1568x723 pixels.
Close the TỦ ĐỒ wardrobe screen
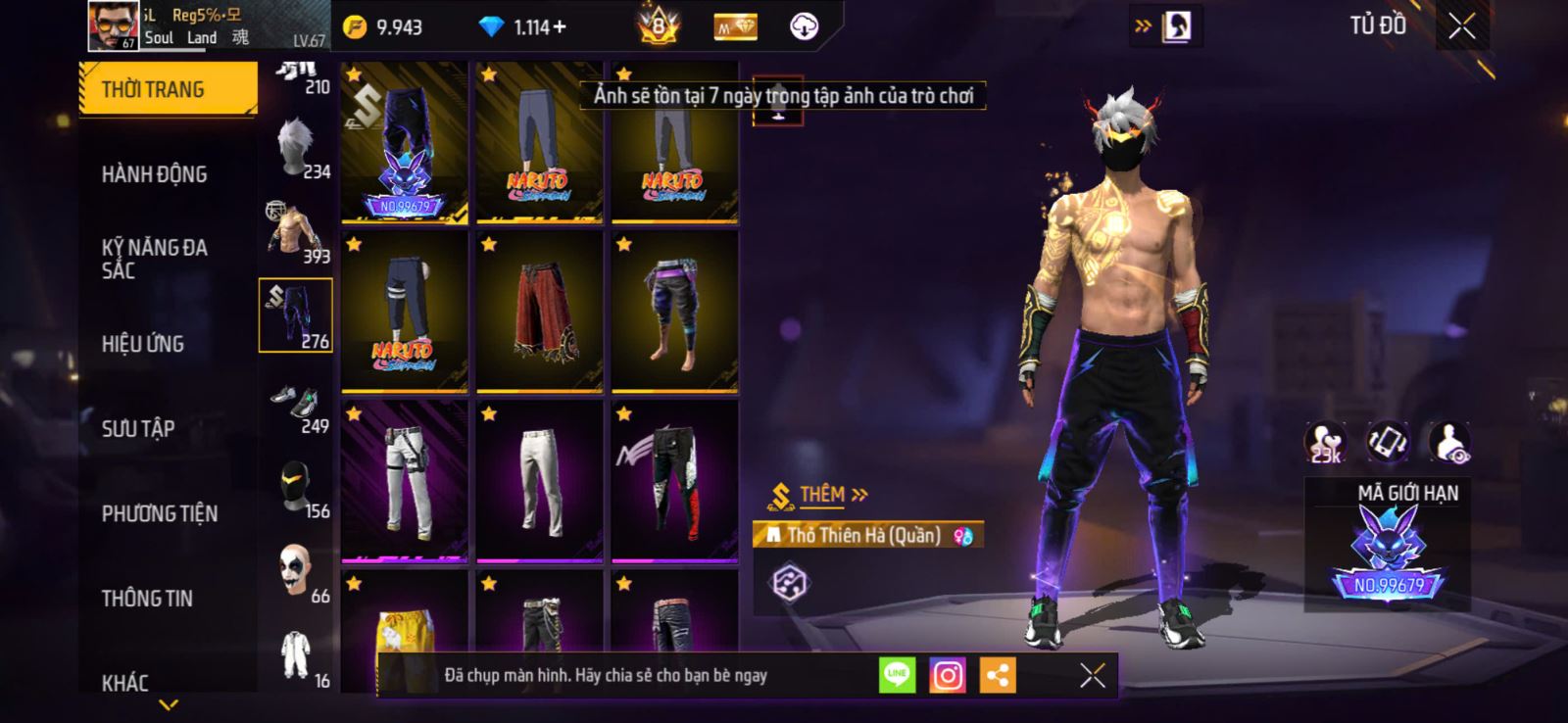pos(1461,26)
